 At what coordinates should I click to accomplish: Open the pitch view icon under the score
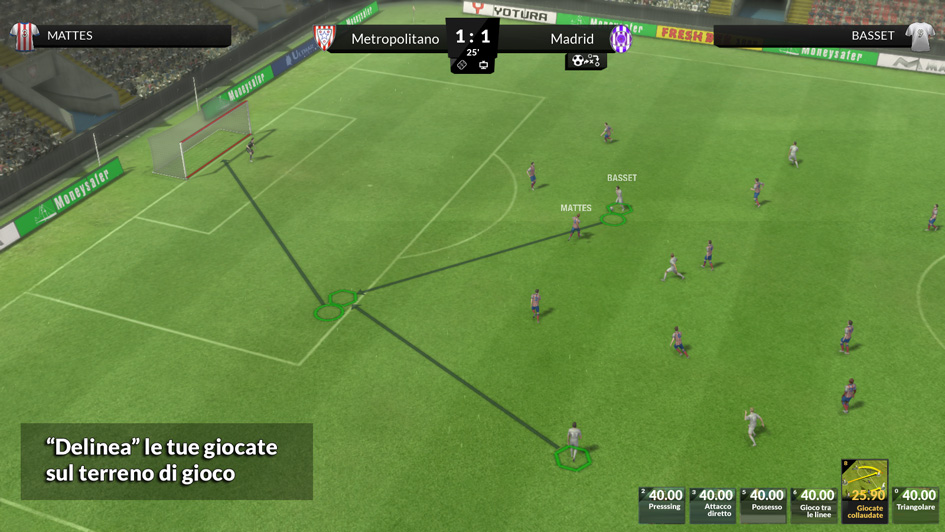(x=462, y=65)
